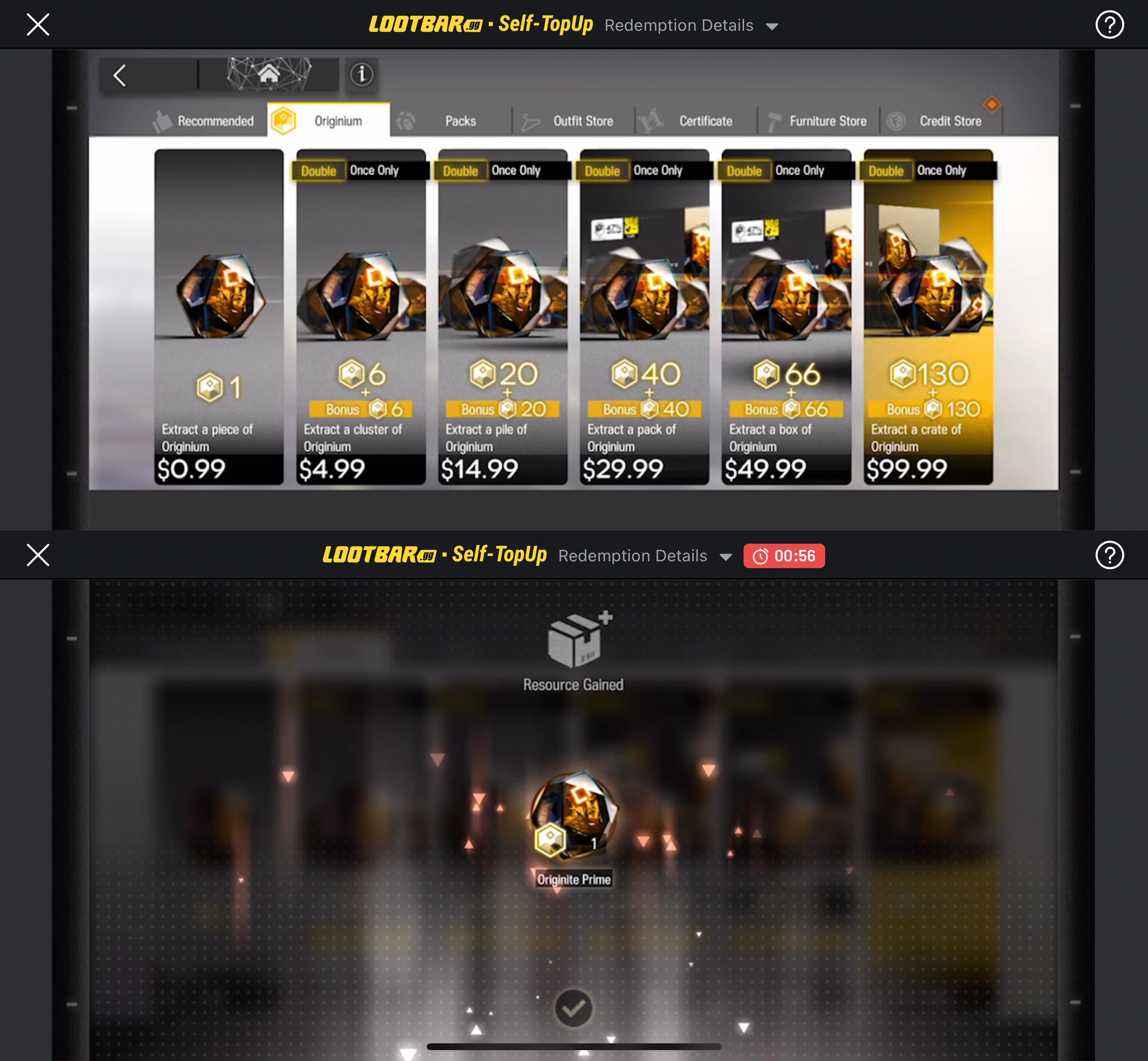
Task: Open the Lootbar.gg Self-TopUp header link
Action: point(481,24)
